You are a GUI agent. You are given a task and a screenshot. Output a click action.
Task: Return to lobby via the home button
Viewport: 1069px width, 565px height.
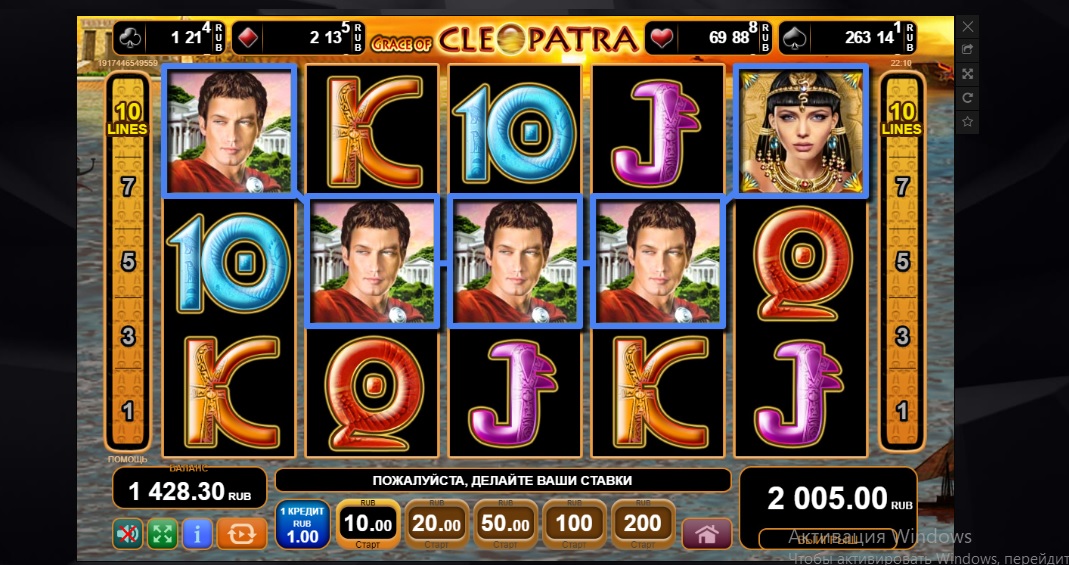tap(707, 535)
